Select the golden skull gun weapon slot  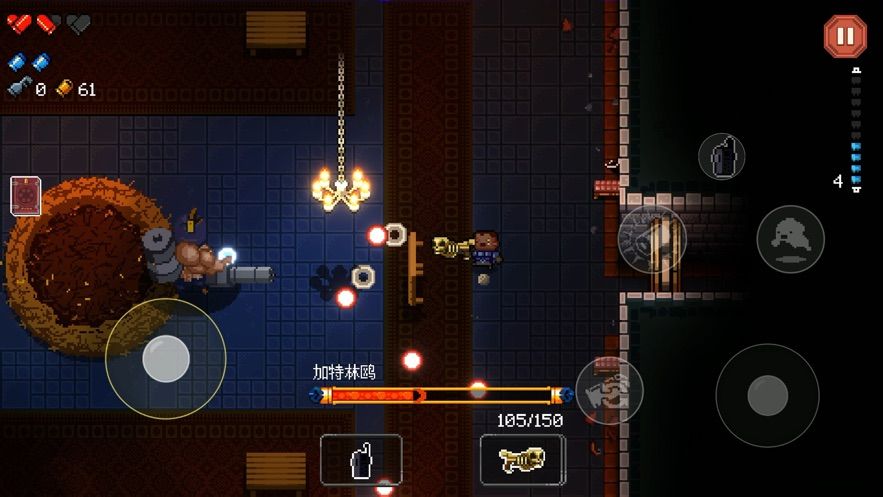tap(522, 459)
